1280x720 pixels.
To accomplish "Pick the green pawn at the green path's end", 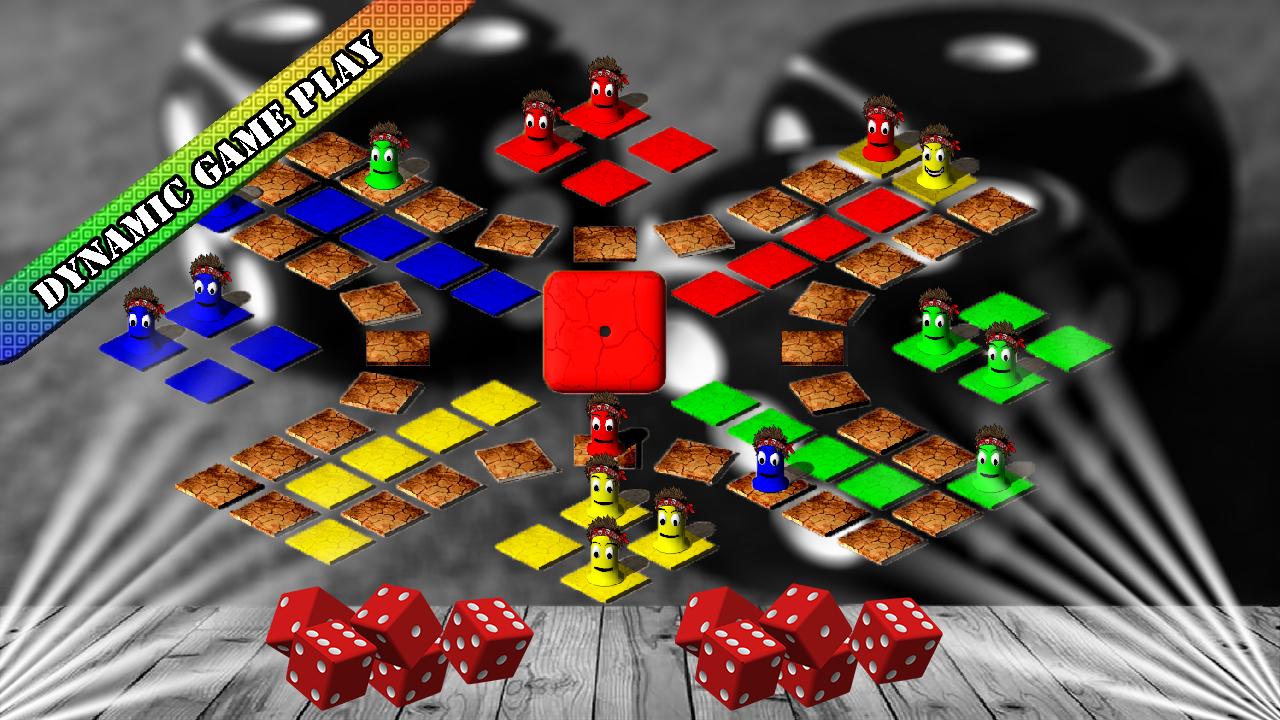I will tap(990, 460).
